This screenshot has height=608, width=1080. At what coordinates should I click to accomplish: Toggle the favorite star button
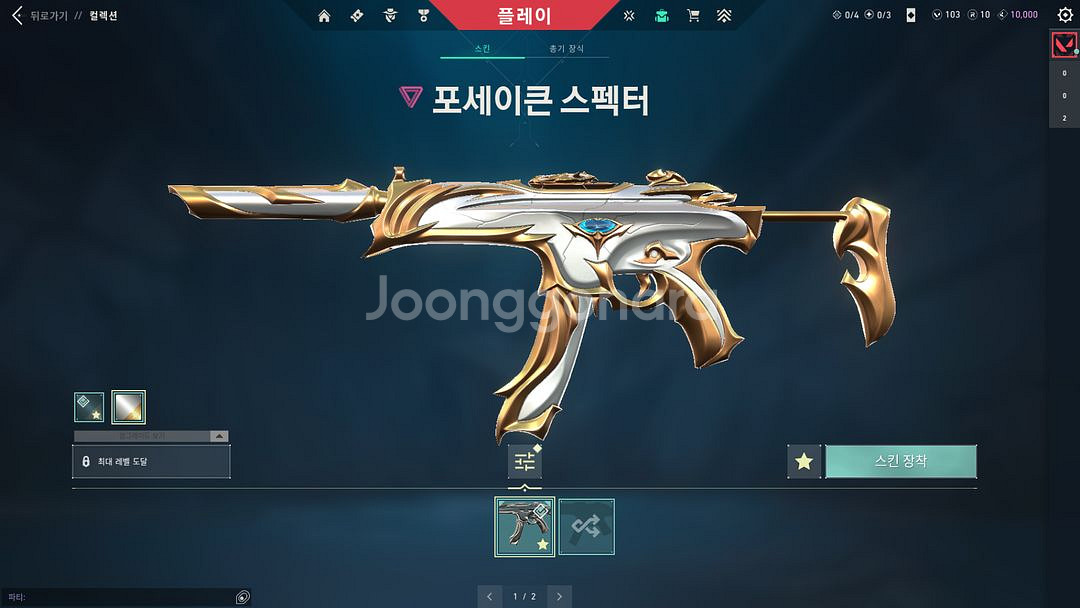[x=804, y=461]
